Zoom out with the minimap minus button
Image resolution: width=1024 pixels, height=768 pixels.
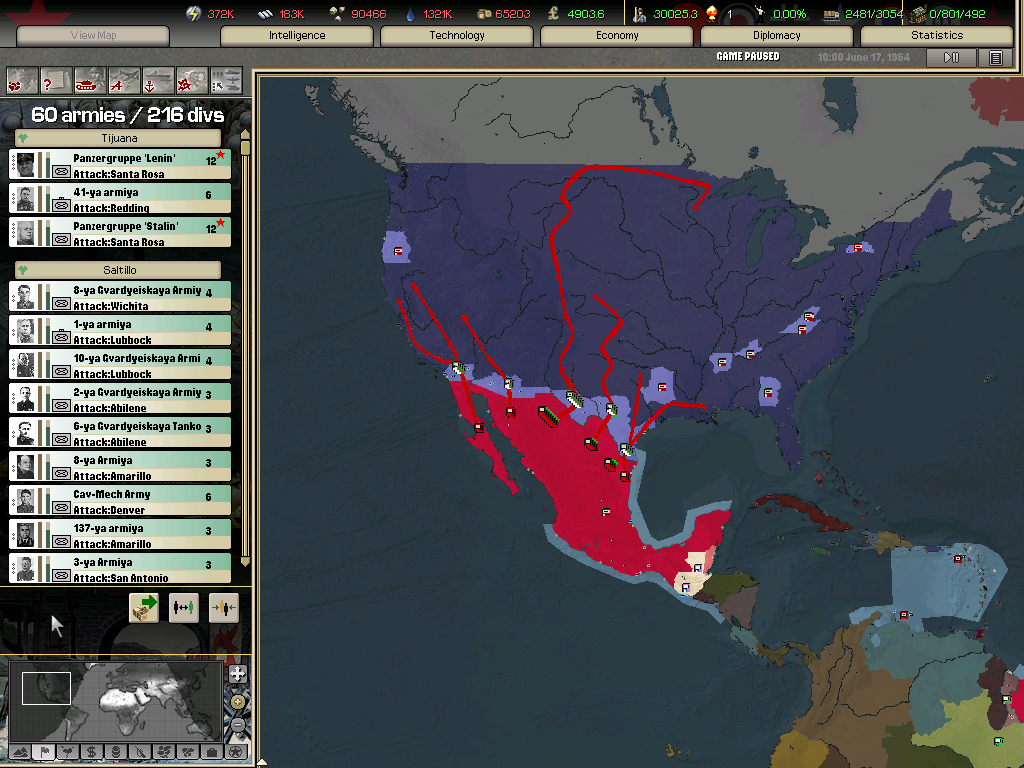point(237,722)
